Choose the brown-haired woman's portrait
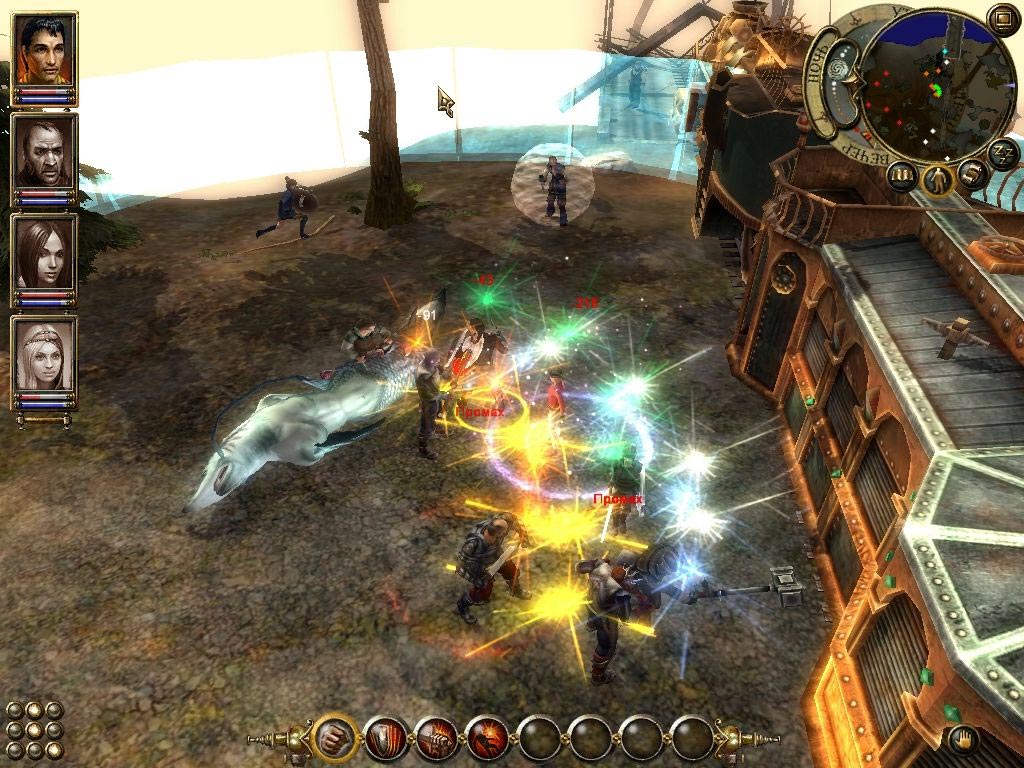 click(x=45, y=254)
